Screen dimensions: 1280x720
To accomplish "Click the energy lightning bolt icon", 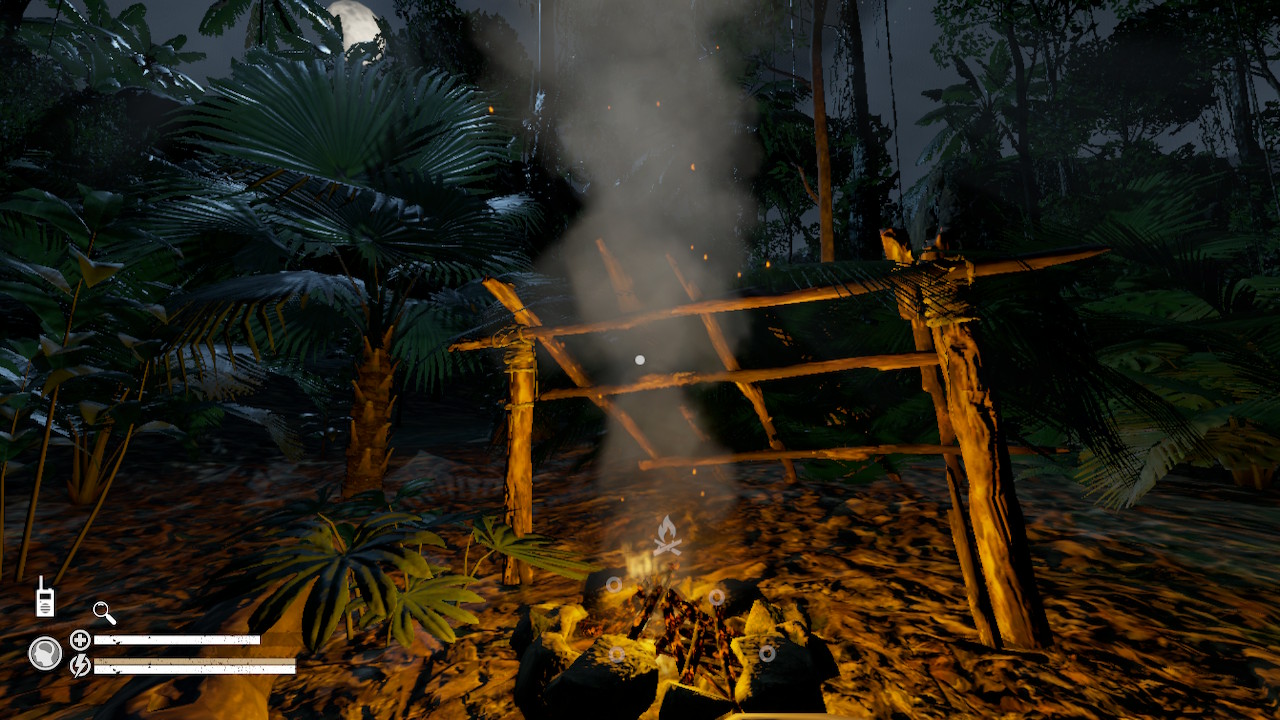I will coord(80,664).
